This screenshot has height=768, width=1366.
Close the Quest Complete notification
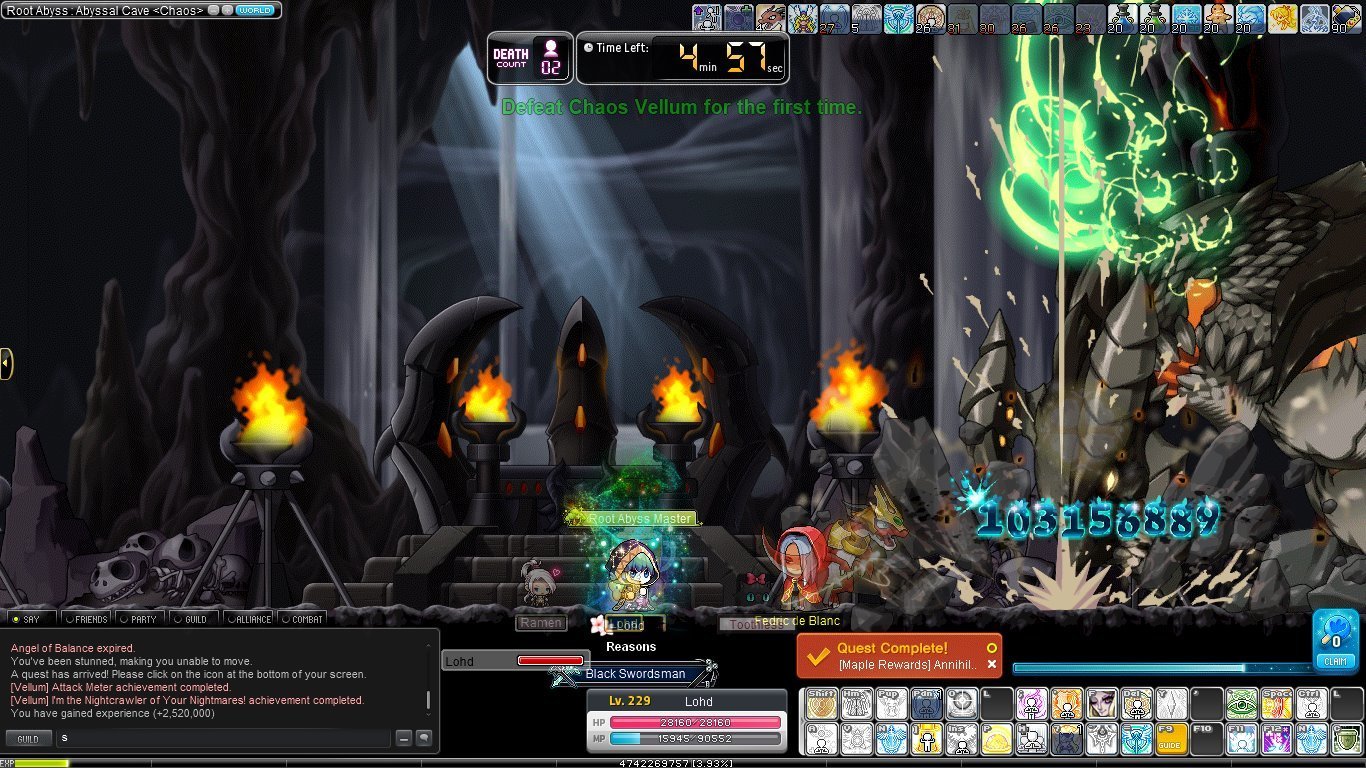coord(992,664)
